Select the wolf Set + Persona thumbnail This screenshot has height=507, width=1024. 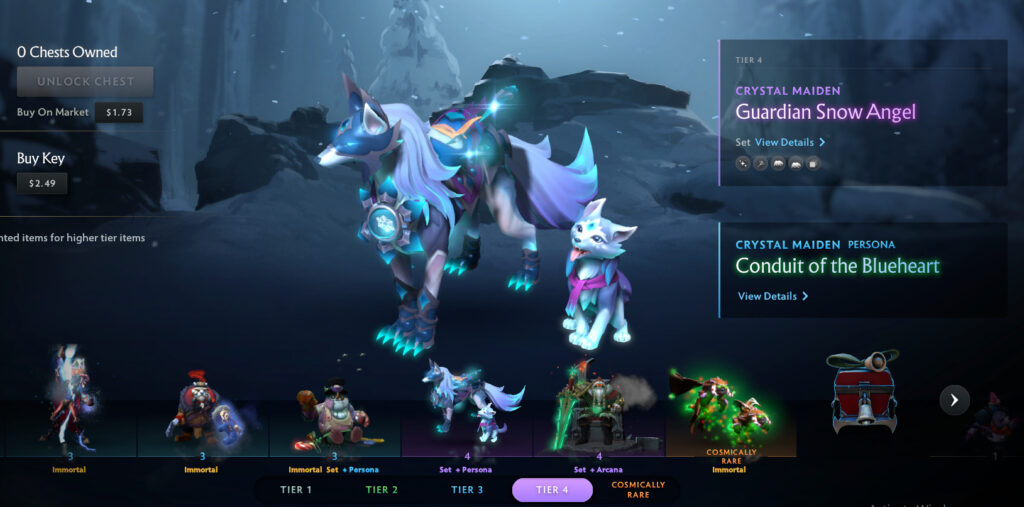click(x=467, y=410)
